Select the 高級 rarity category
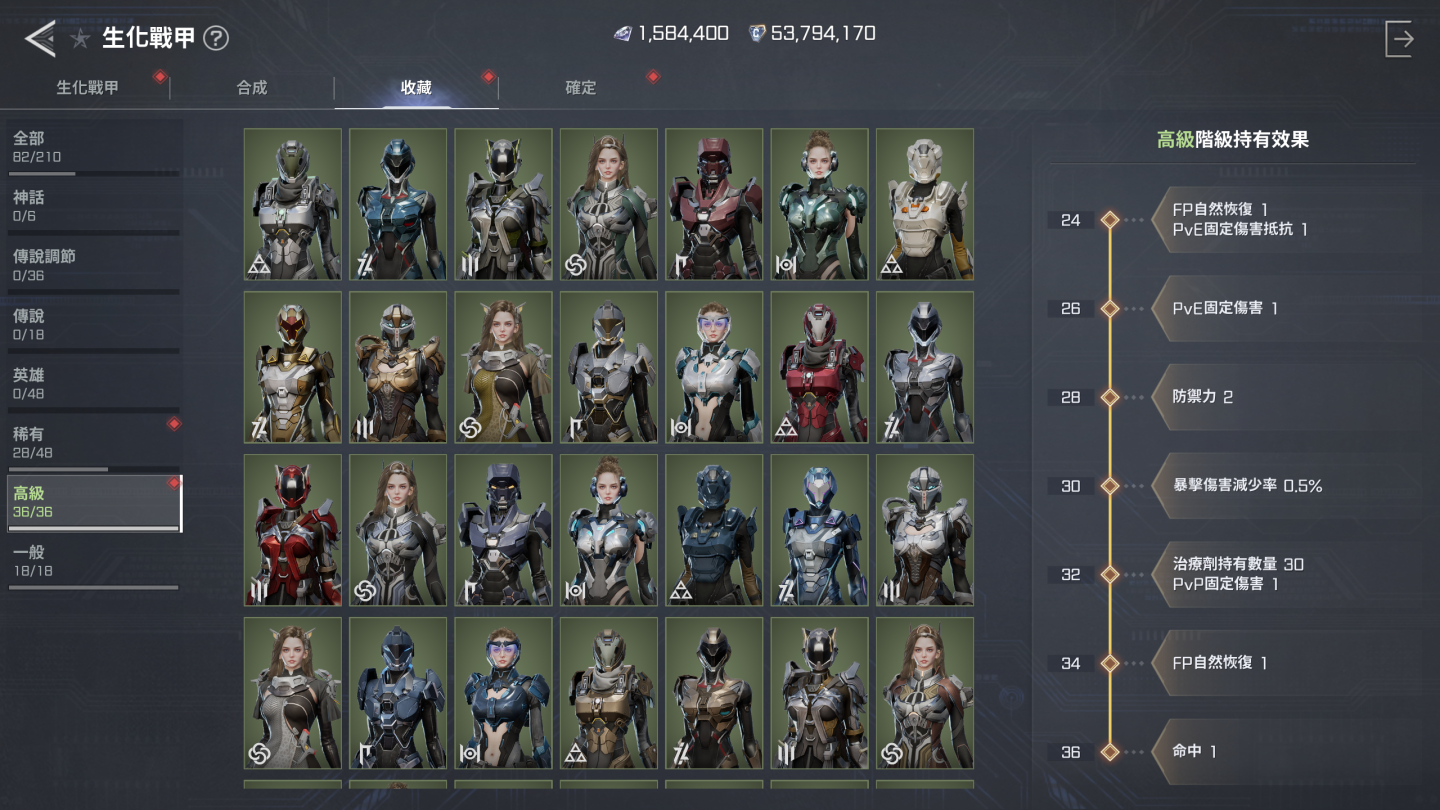The width and height of the screenshot is (1440, 810). coord(93,502)
